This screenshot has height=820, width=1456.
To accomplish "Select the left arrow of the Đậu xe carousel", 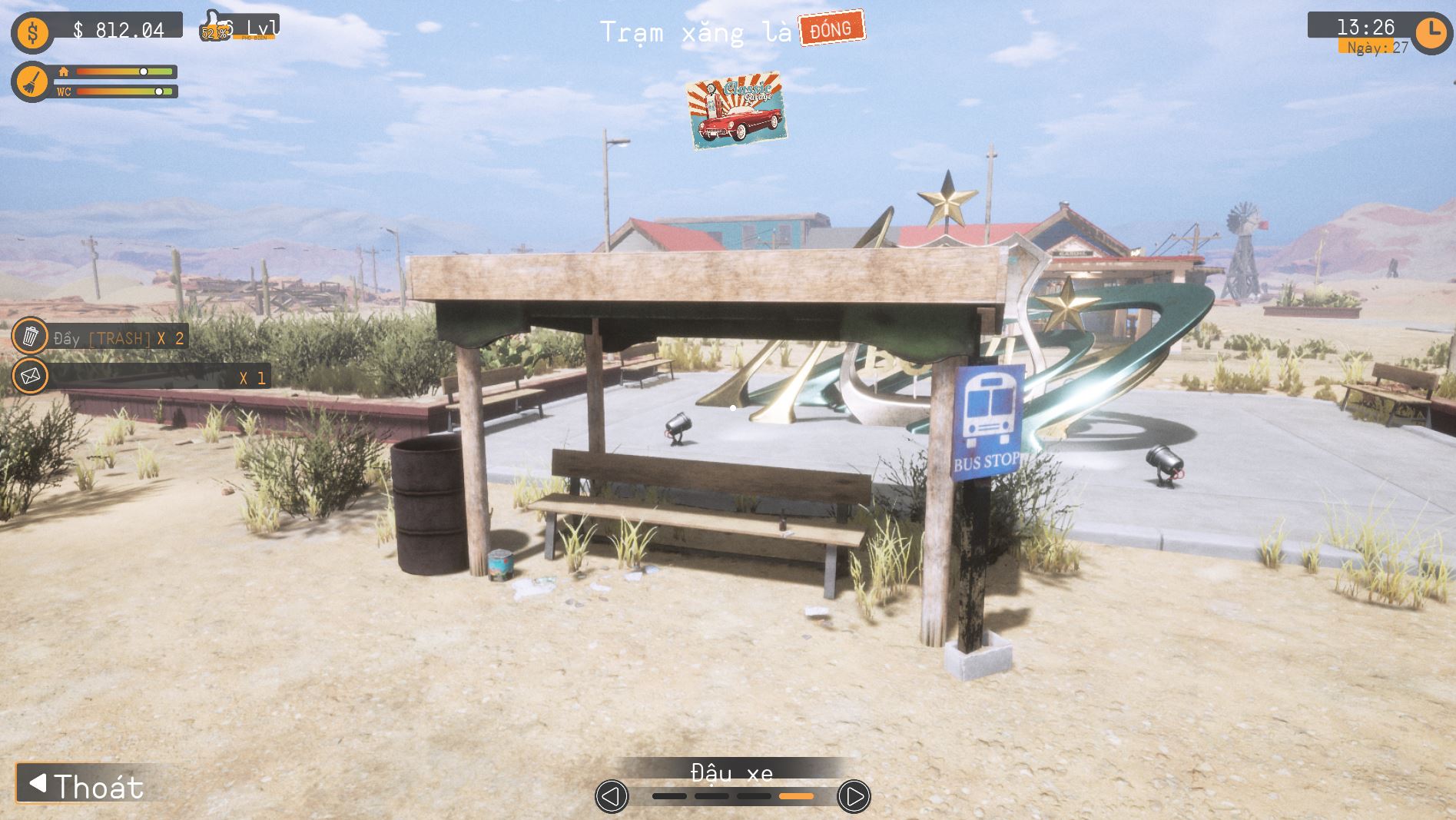I will point(612,797).
